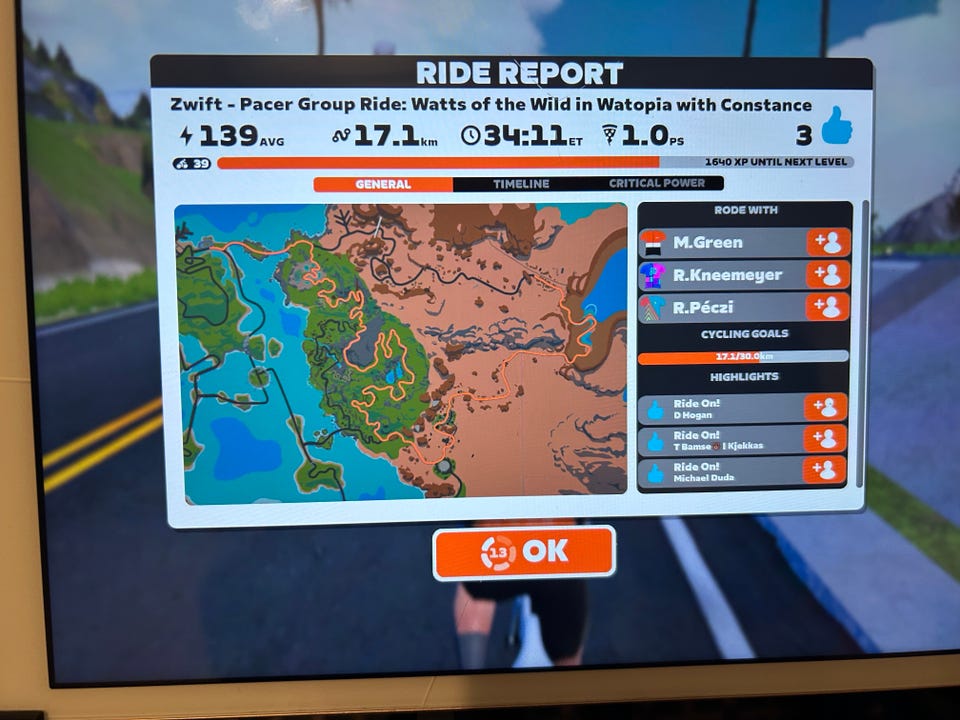Click the side panel scrollbar
960x720 pixels.
click(x=864, y=300)
